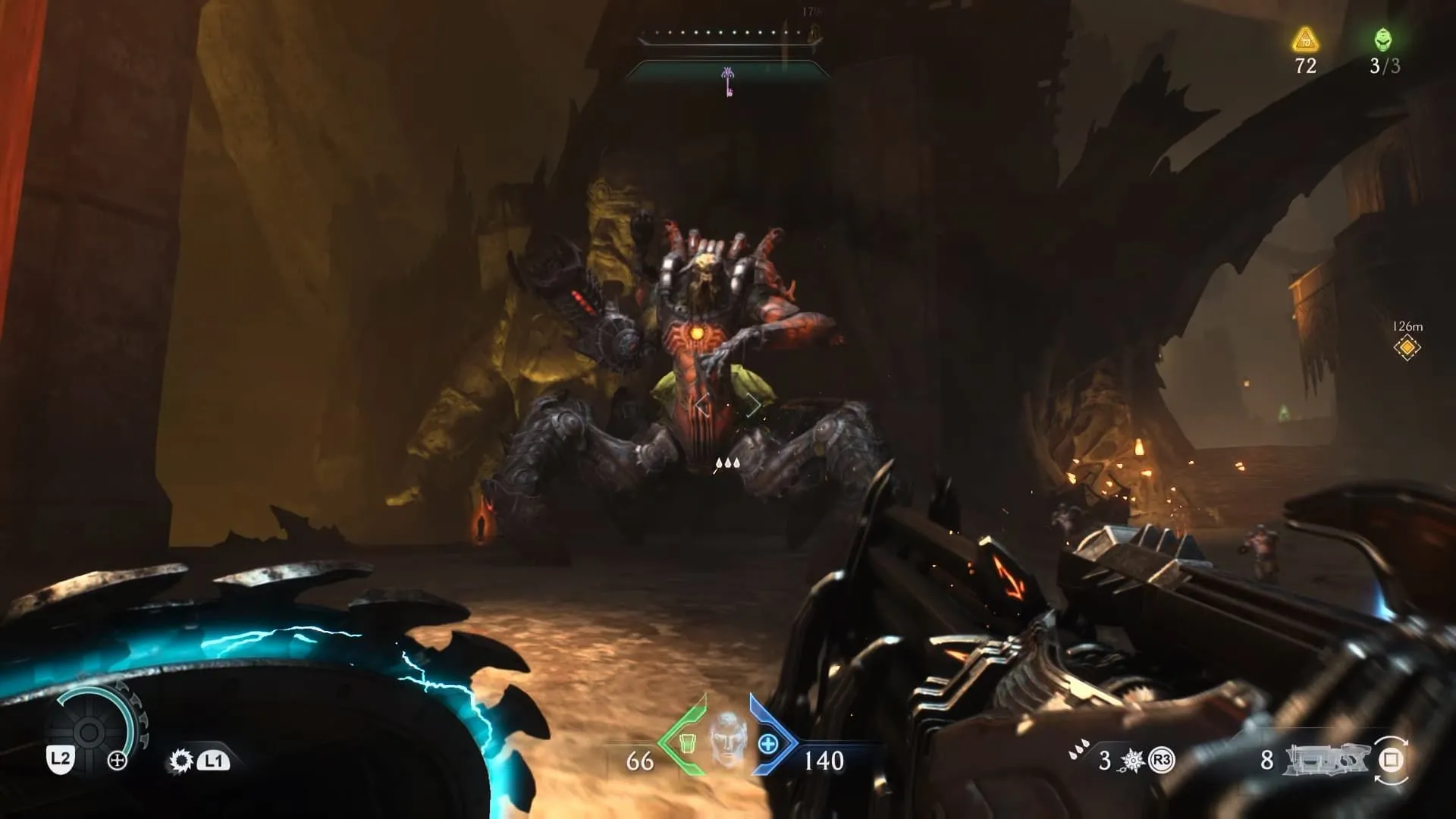The width and height of the screenshot is (1456, 819).
Task: Click the blue health cross icon
Action: tap(767, 744)
